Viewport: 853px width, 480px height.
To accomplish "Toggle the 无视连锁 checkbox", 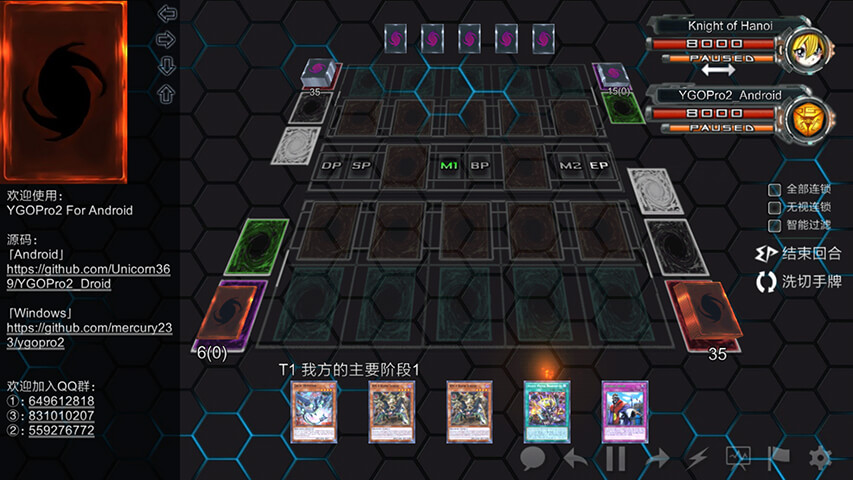I will 774,208.
